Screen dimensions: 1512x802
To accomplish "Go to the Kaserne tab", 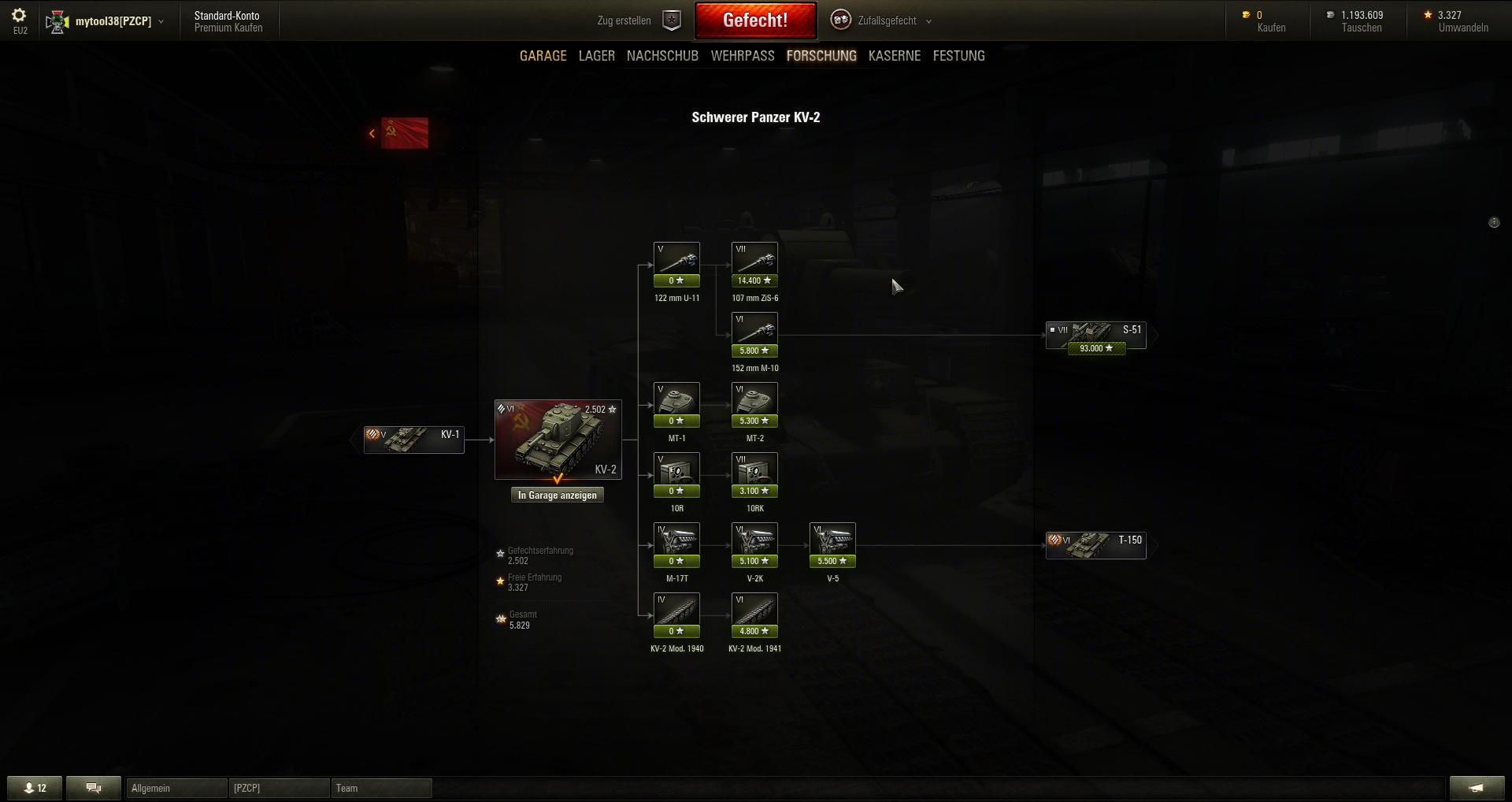I will tap(894, 56).
